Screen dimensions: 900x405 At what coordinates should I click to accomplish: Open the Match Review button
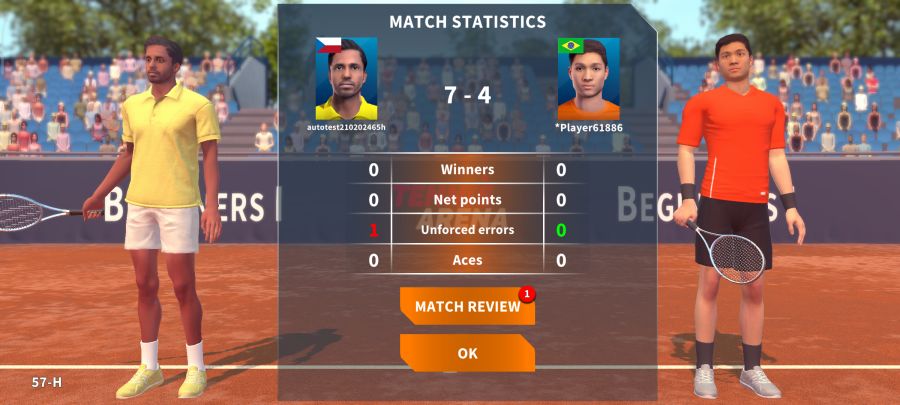point(467,306)
